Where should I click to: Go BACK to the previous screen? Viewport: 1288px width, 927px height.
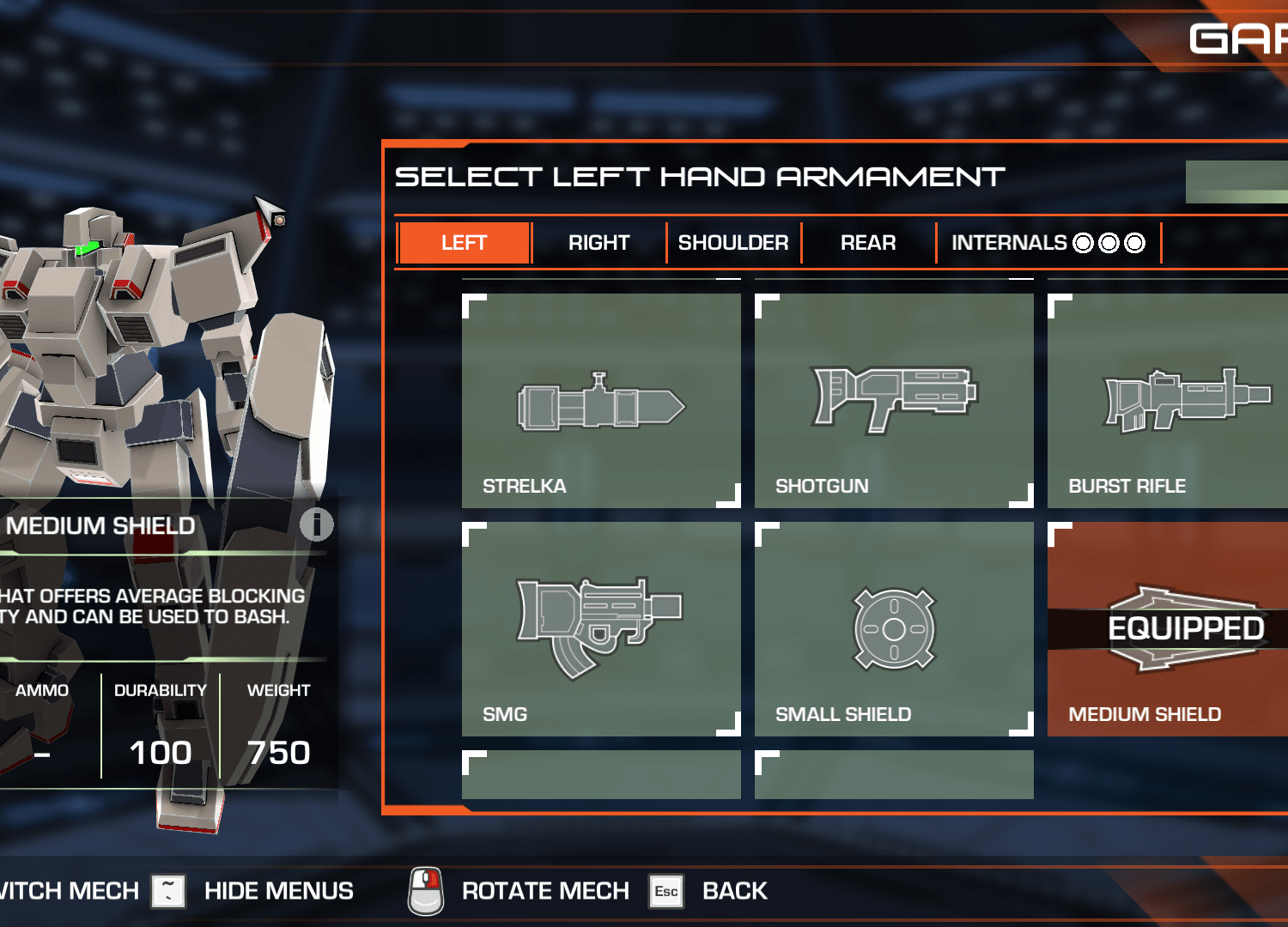(734, 891)
